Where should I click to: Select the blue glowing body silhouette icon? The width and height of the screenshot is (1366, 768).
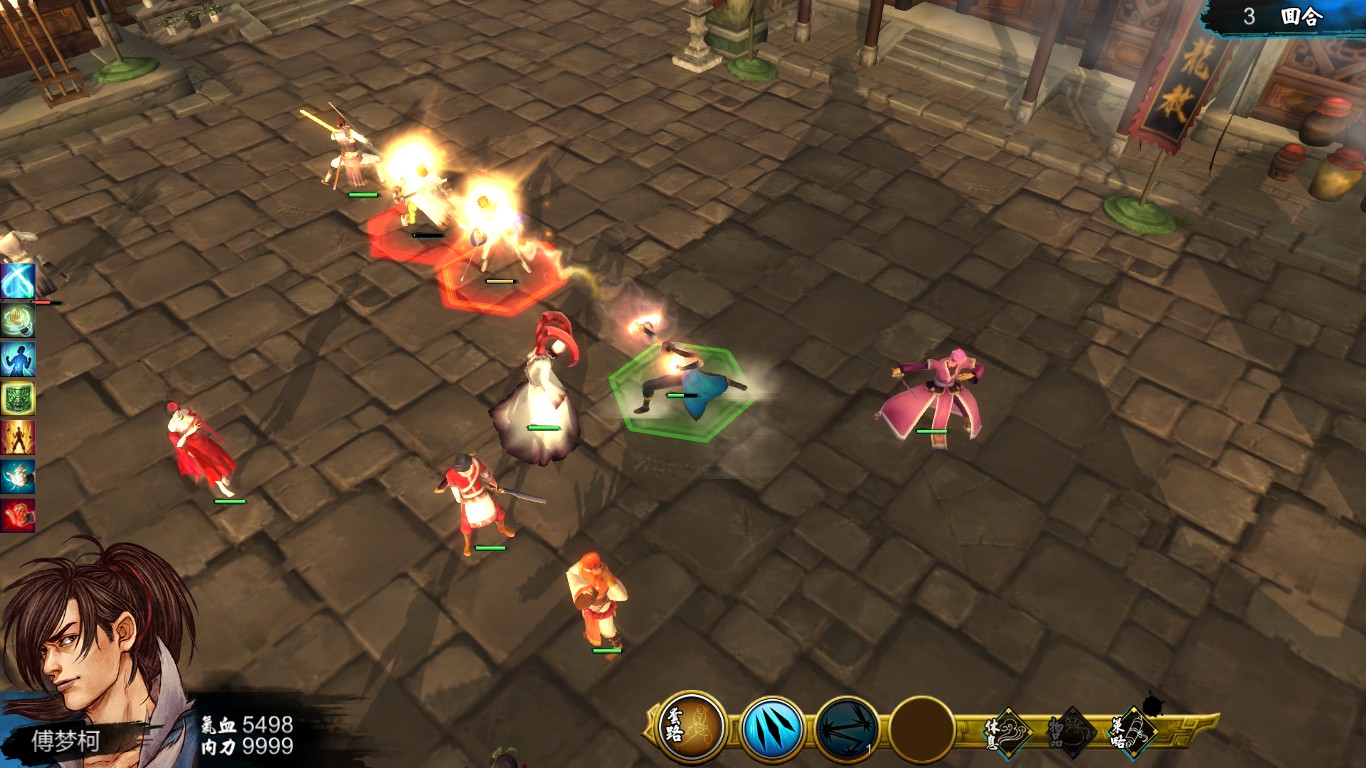point(18,359)
